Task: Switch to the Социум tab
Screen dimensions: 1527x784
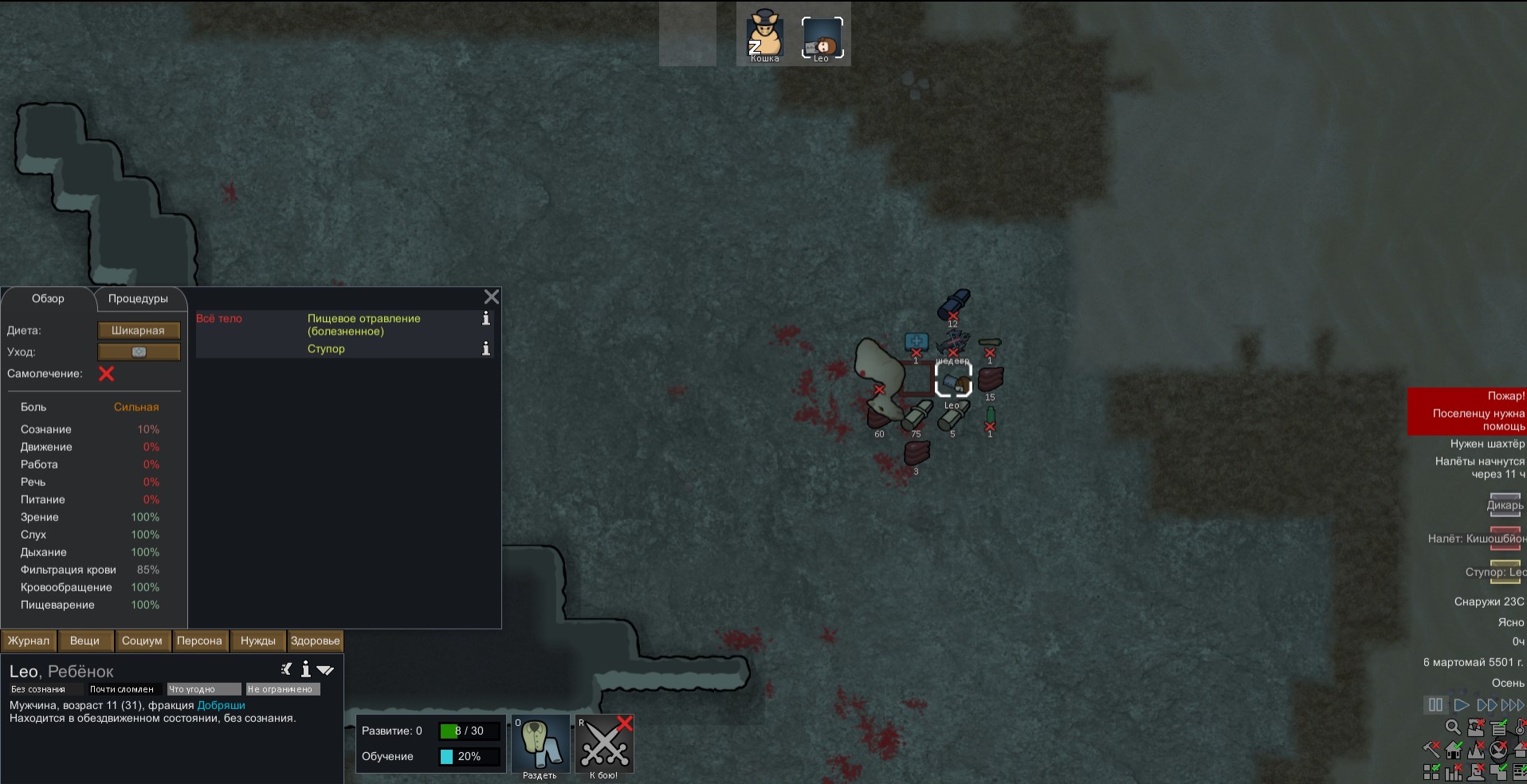Action: click(142, 641)
